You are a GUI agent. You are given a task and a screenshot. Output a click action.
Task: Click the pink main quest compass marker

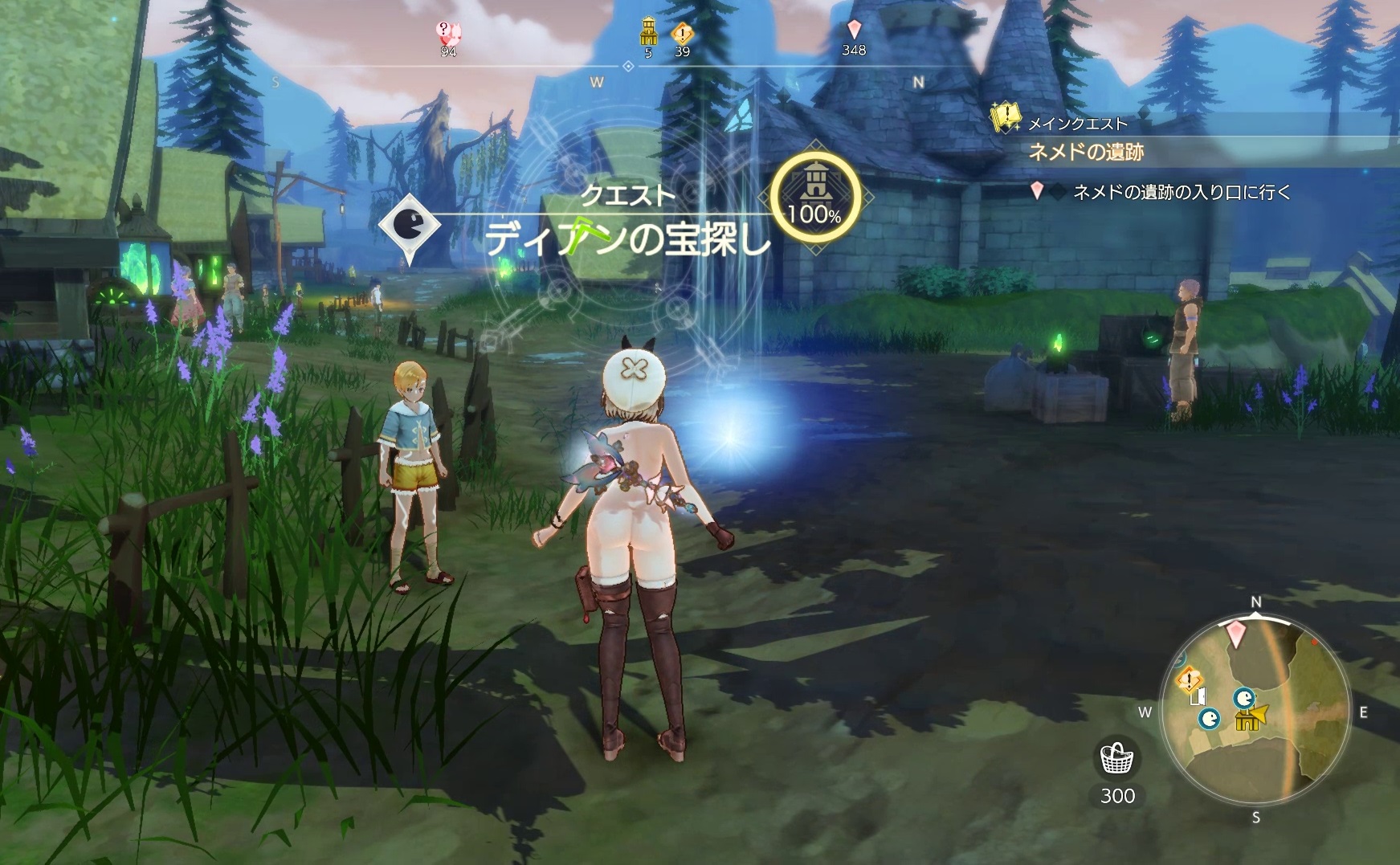854,31
